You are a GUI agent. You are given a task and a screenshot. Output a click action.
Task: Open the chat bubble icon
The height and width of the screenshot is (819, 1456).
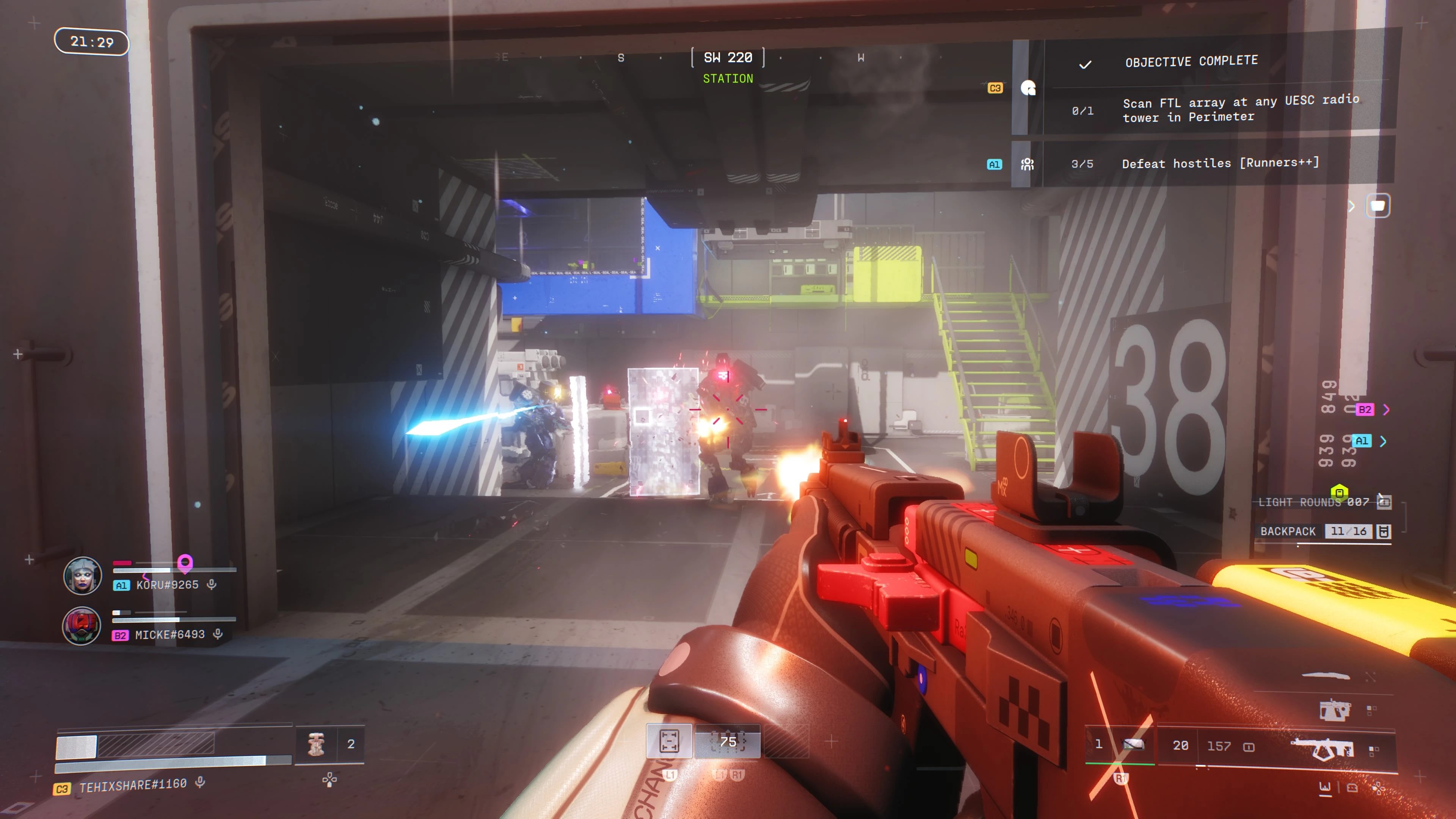(1378, 206)
